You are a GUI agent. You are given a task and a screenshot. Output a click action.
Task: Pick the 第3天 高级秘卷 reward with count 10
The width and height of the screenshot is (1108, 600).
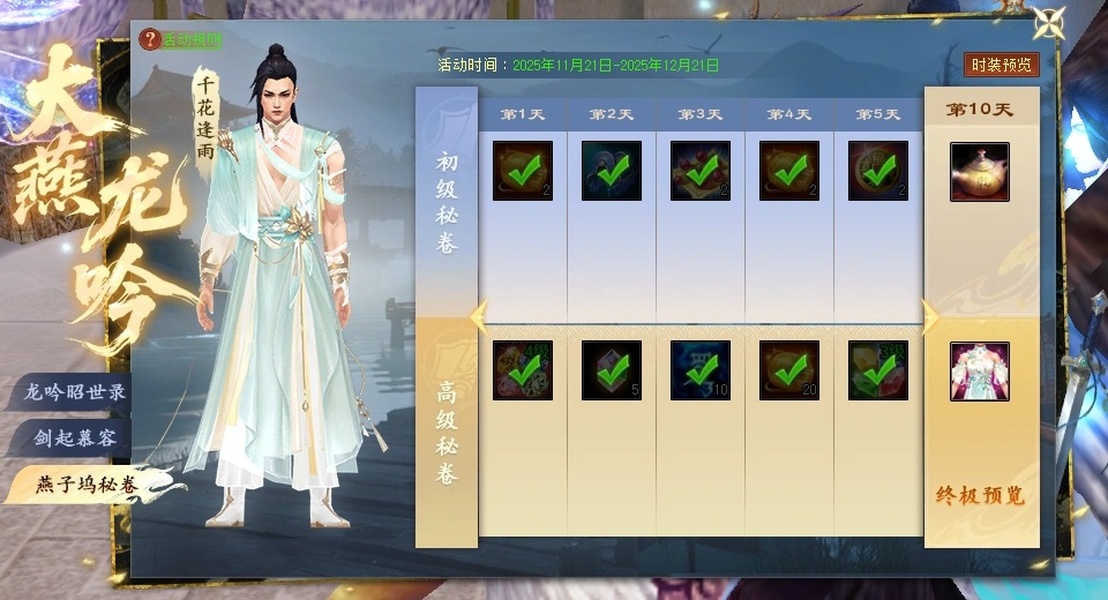click(x=700, y=370)
